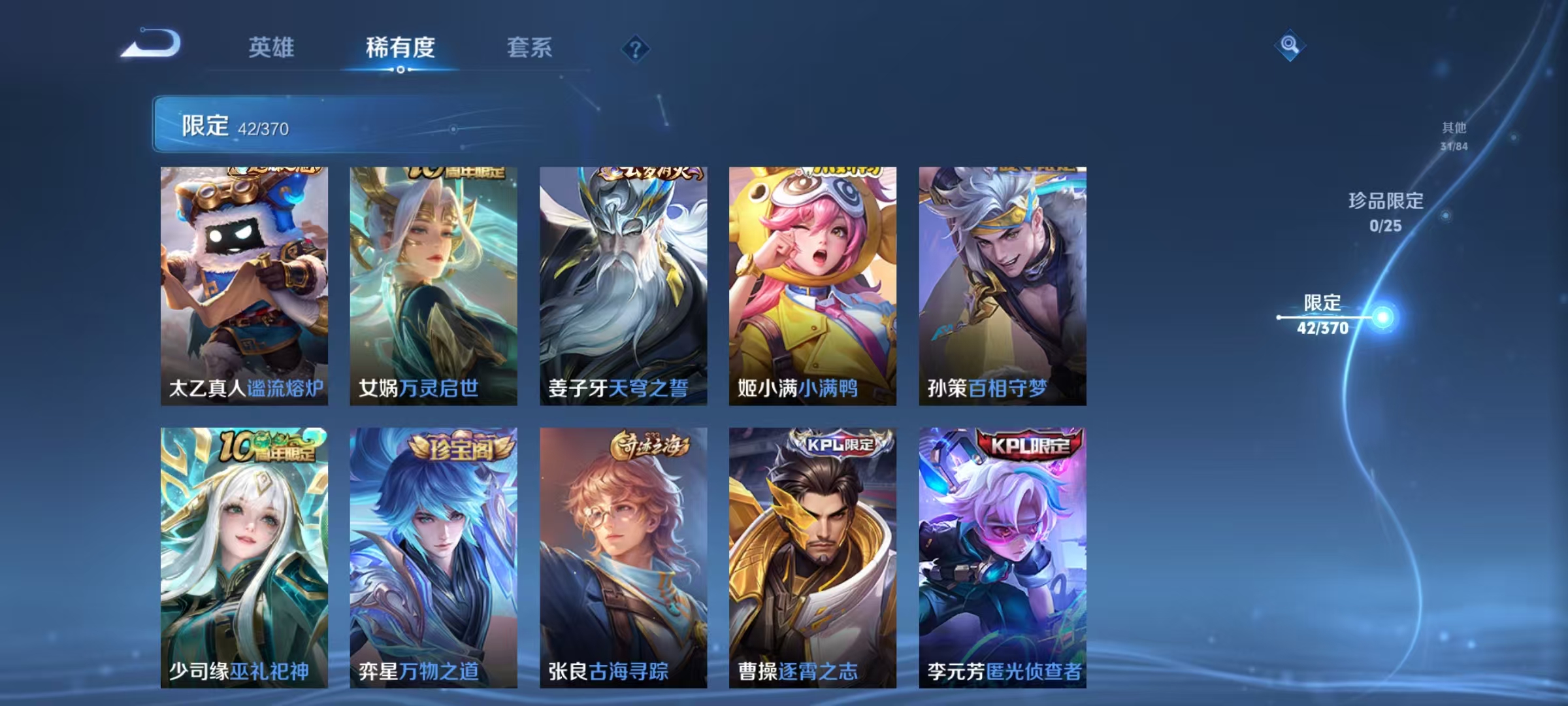Switch to the 套系 tab
Screen dimensions: 1568x706
pos(531,47)
